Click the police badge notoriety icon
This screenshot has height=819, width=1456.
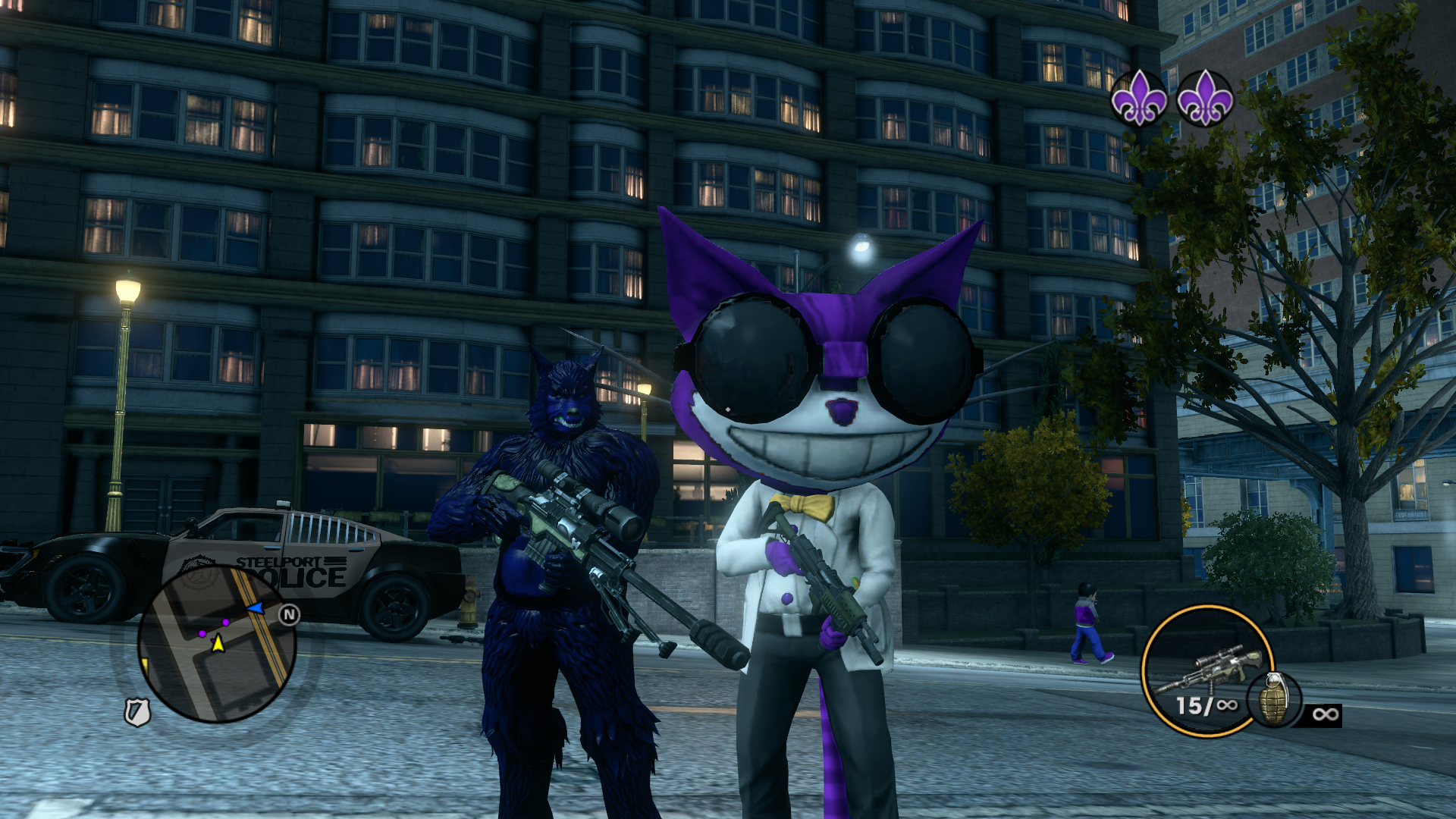137,712
